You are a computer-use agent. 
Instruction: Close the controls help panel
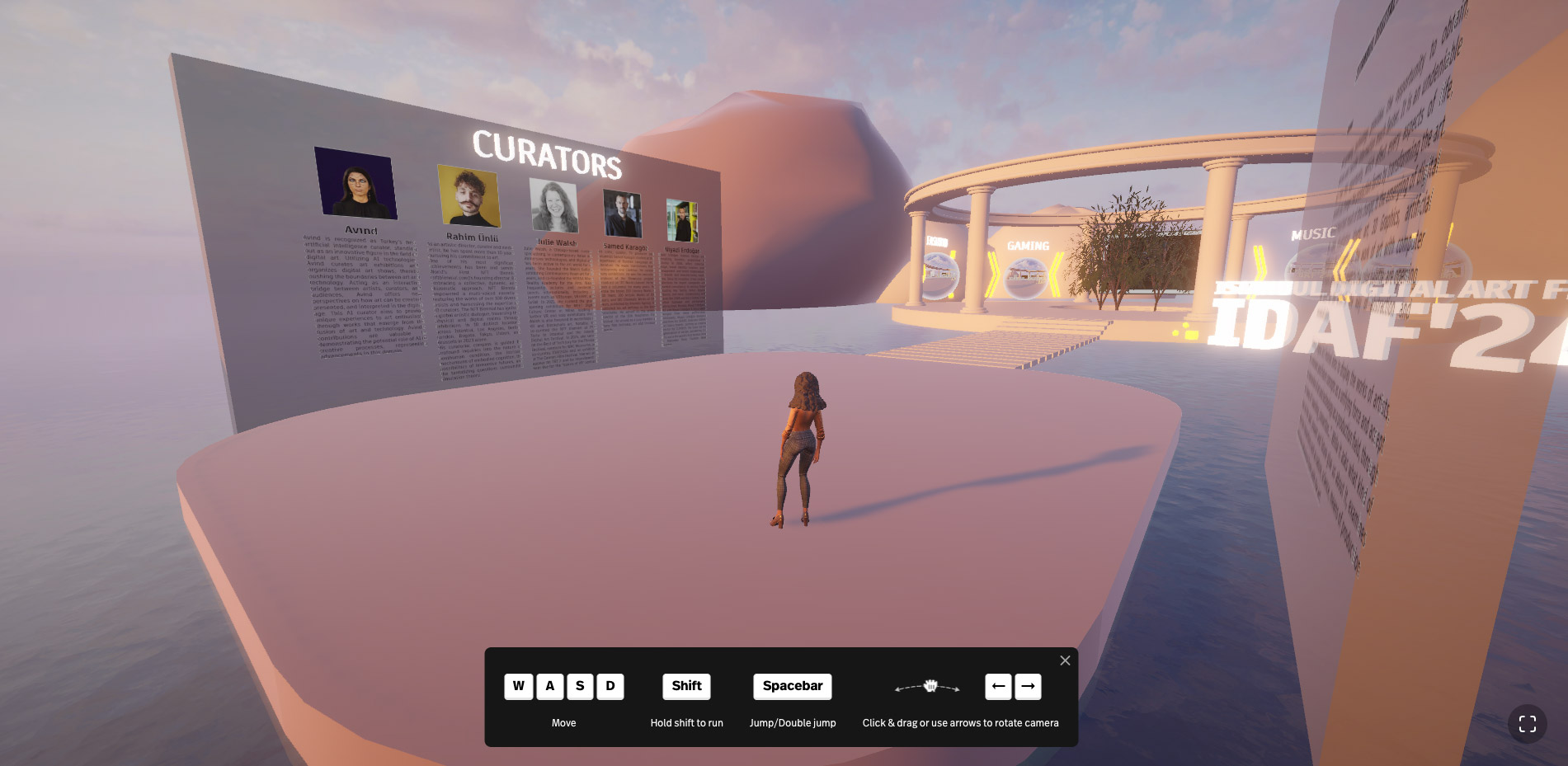(1065, 660)
